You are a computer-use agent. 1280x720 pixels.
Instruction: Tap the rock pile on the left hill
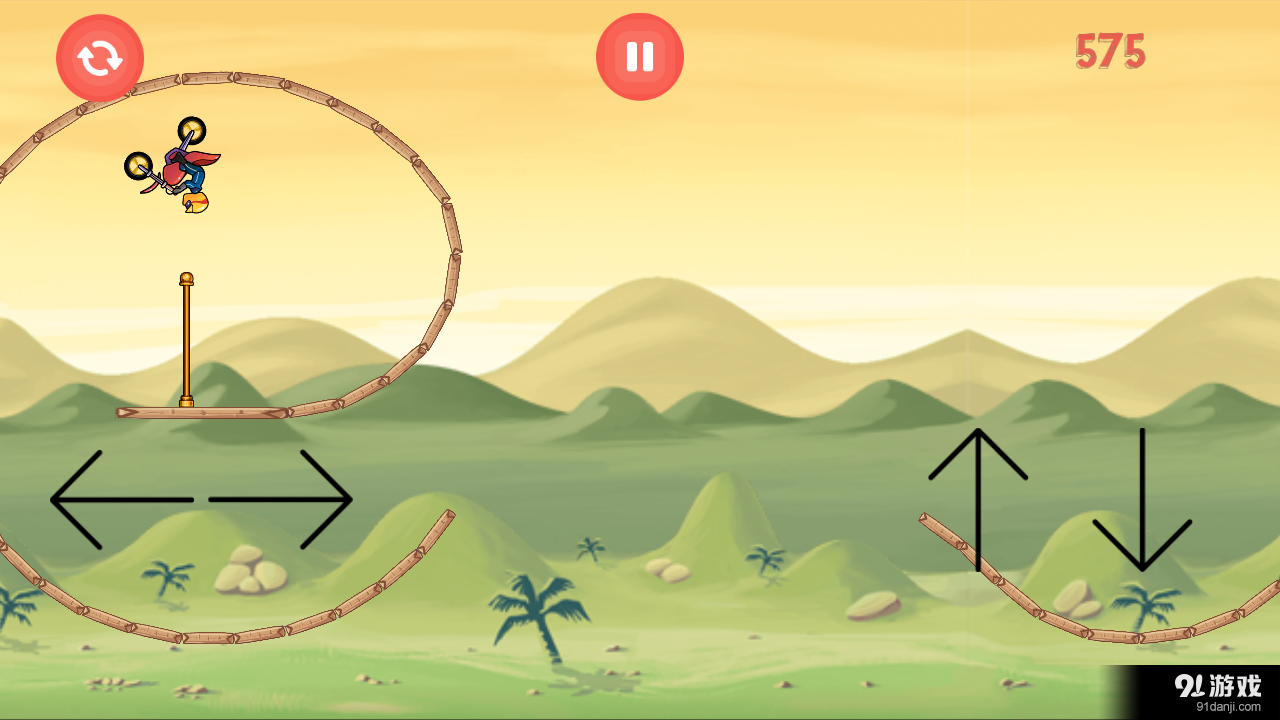(x=250, y=570)
